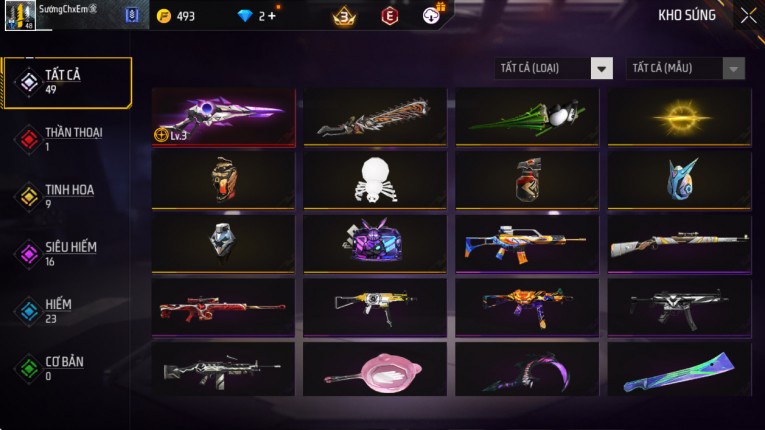Open the Tất Cả (Loại) dropdown

pos(555,68)
